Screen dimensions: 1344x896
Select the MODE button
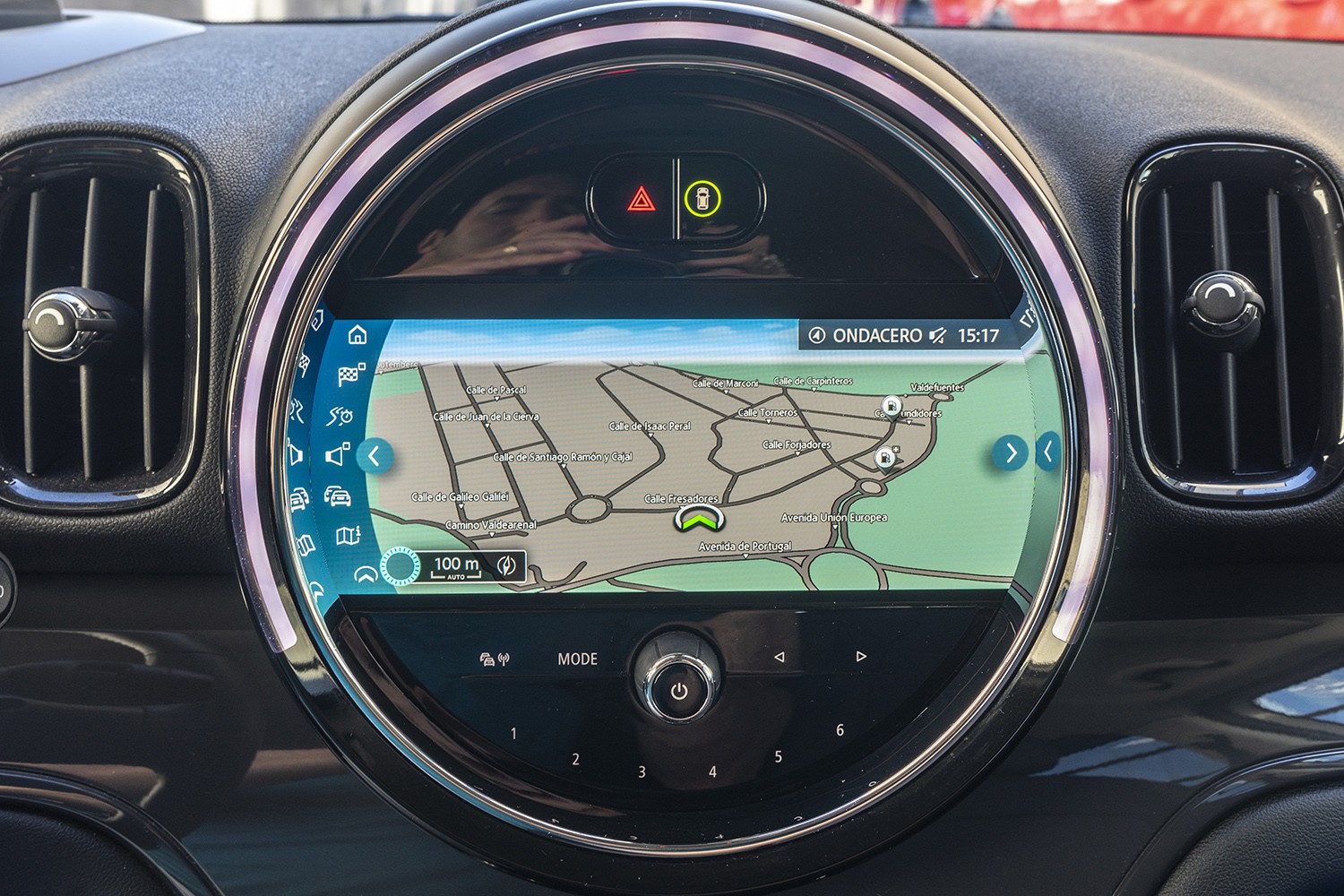coord(577,659)
